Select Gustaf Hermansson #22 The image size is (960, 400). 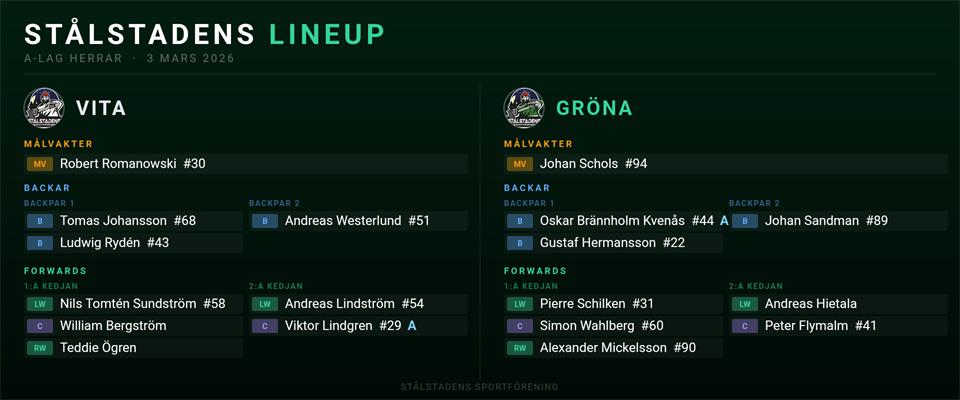tap(612, 243)
